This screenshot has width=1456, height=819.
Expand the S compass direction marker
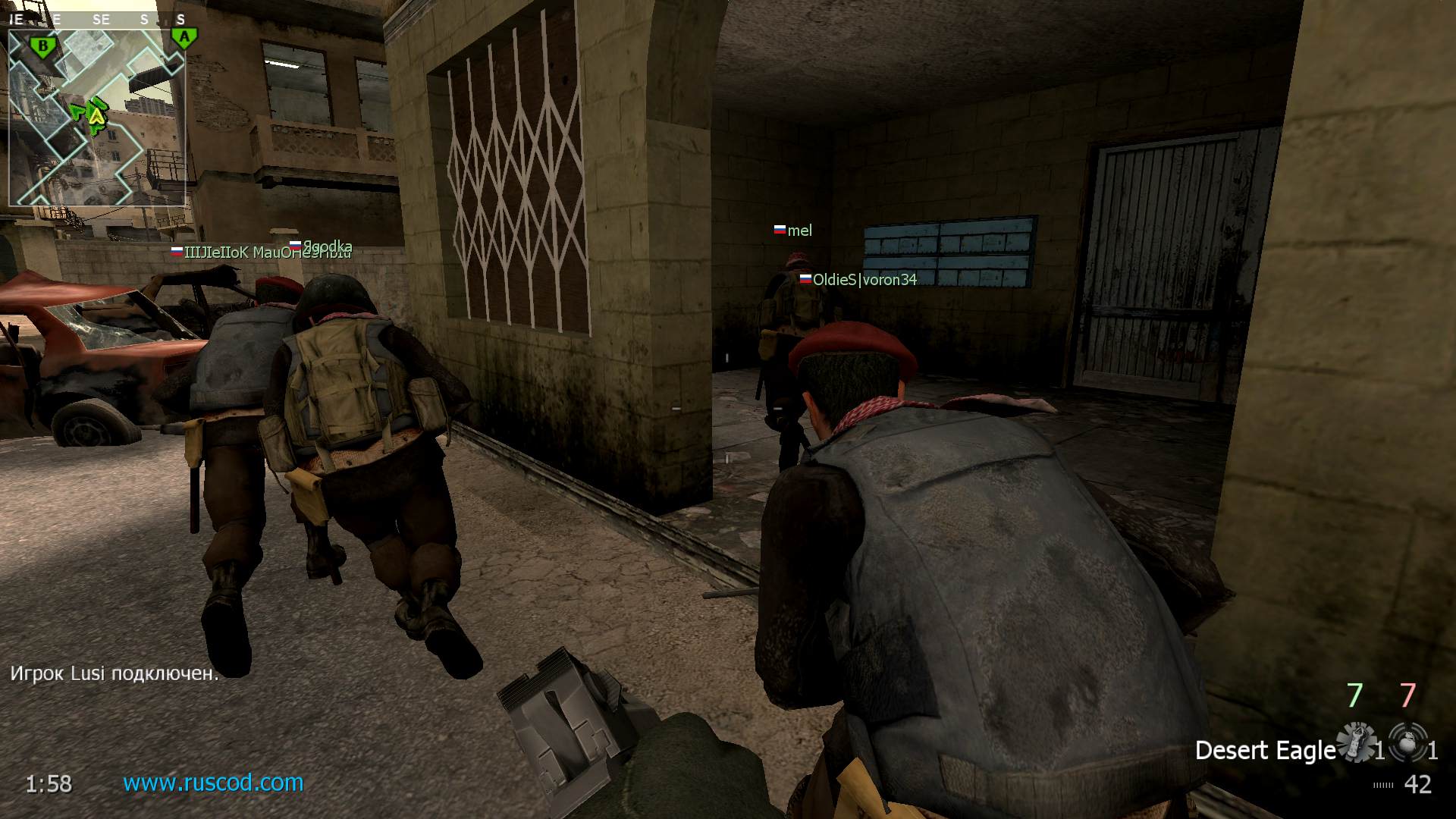(144, 17)
